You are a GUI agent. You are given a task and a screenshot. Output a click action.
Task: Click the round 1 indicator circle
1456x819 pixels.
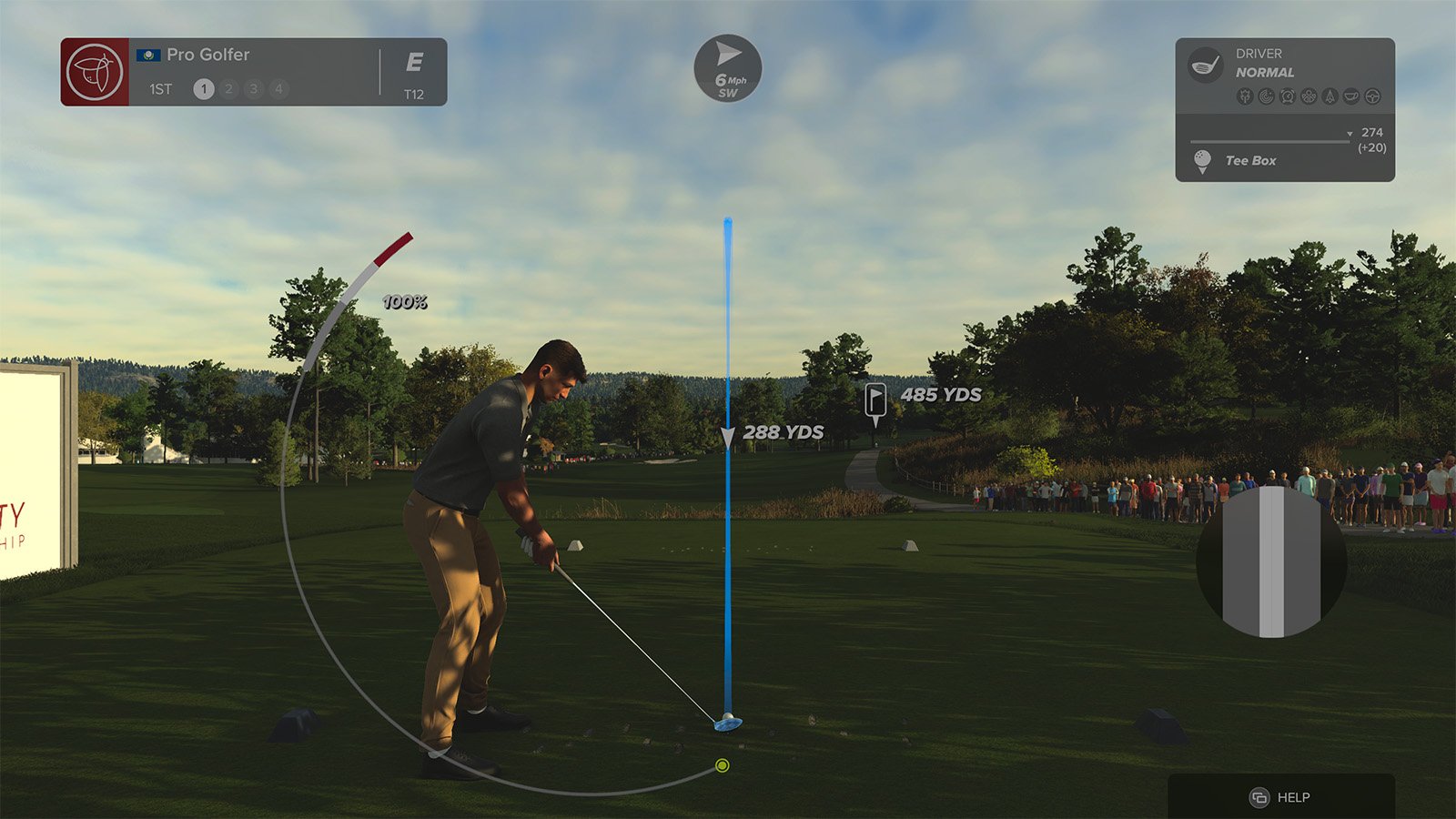(204, 89)
